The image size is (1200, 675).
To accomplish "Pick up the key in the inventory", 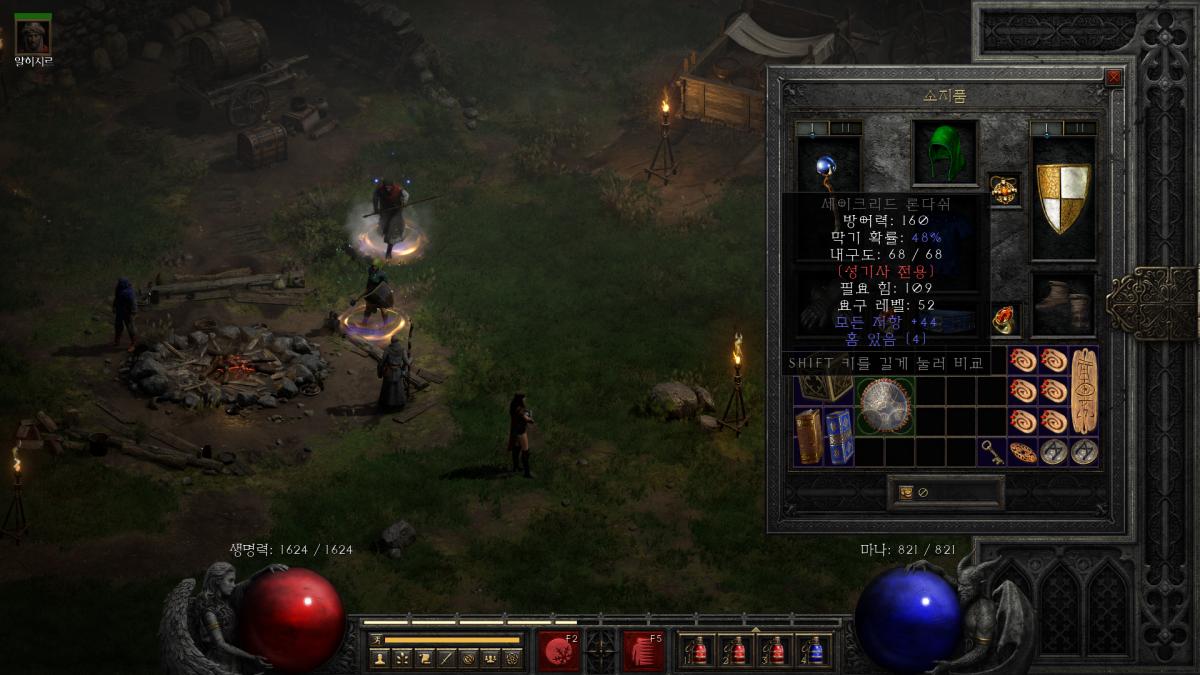I will 991,450.
